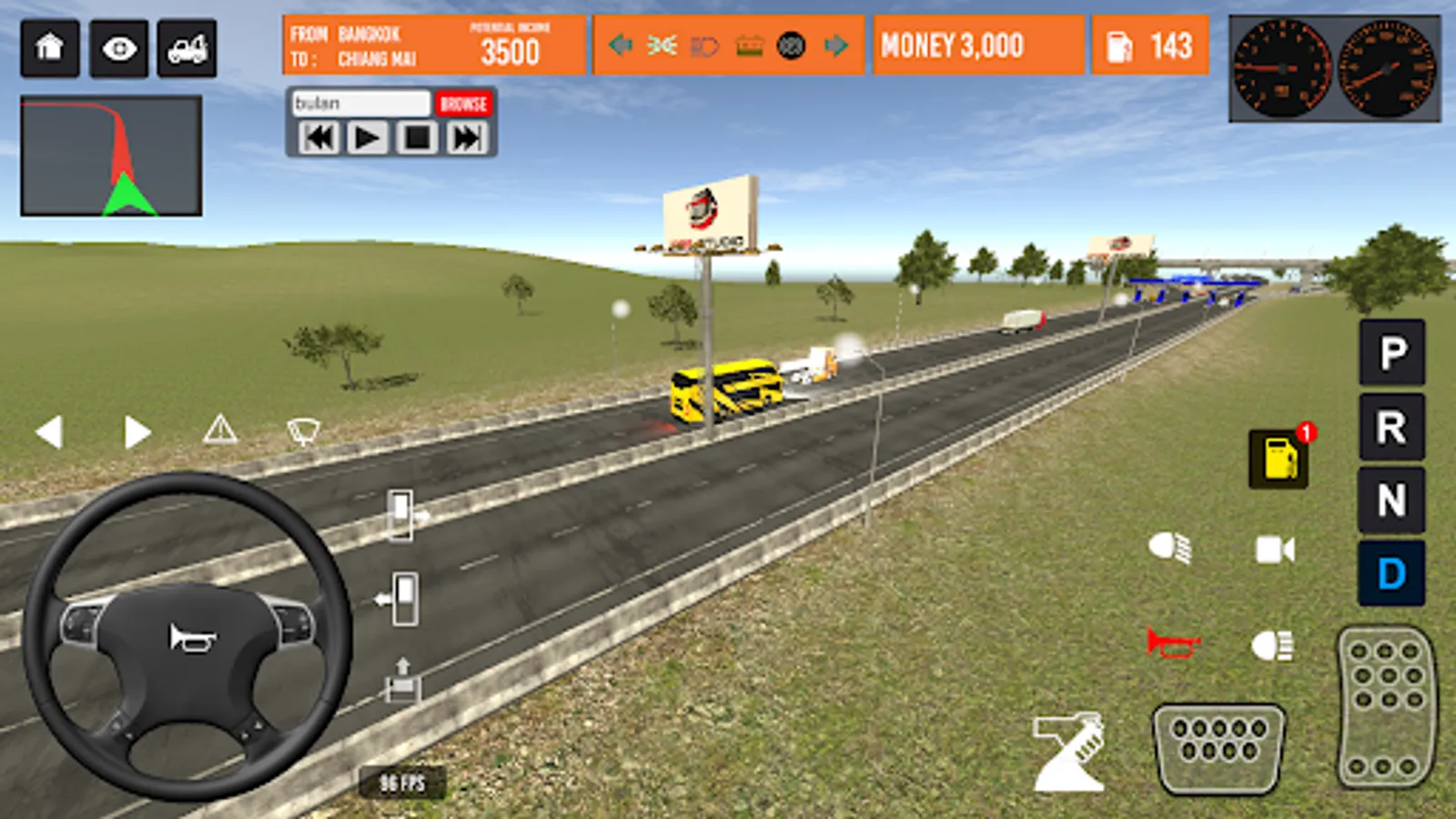Skip to the next music track
1456x819 pixels.
467,138
